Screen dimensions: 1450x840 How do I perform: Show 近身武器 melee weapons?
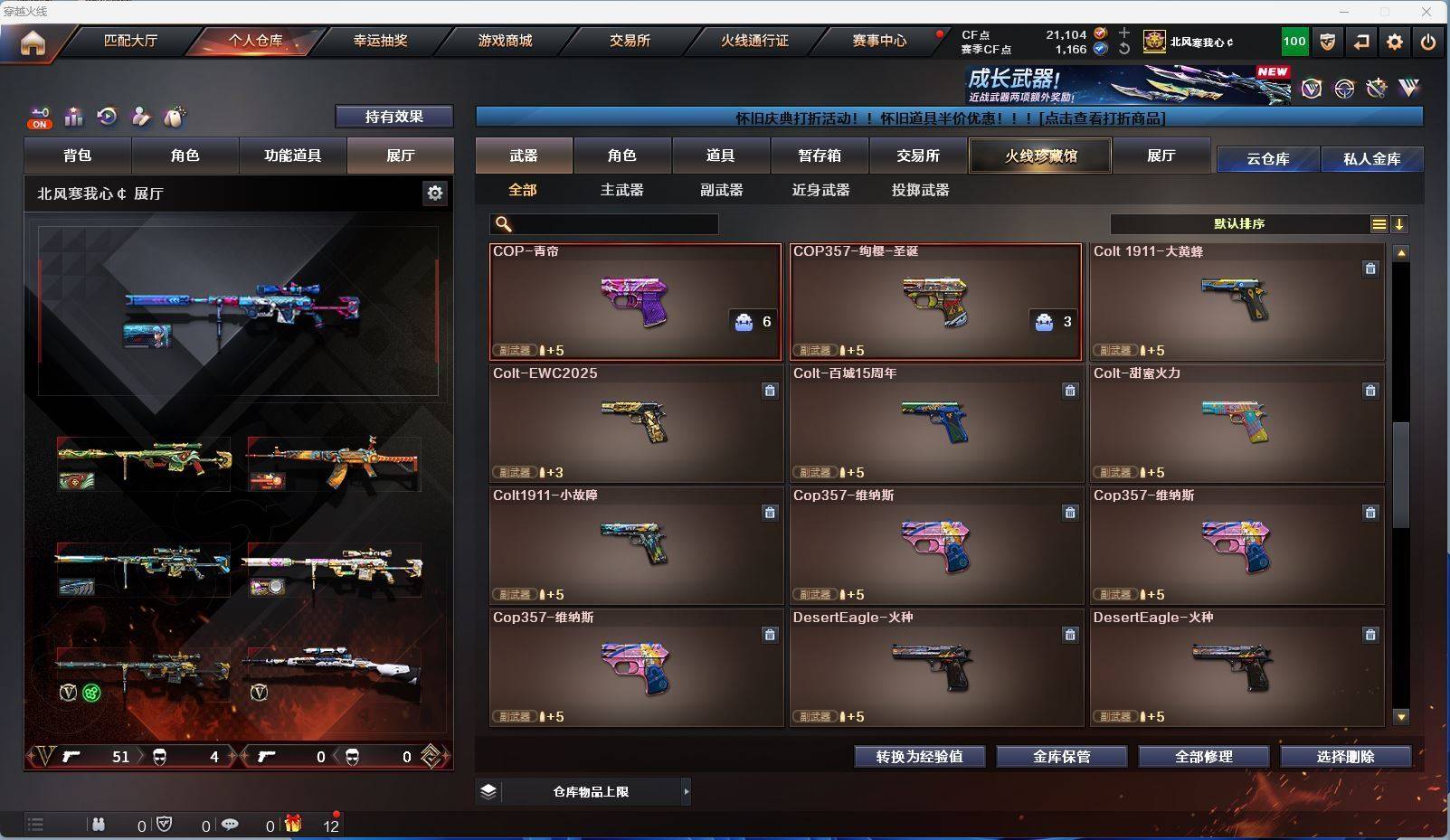pos(820,190)
